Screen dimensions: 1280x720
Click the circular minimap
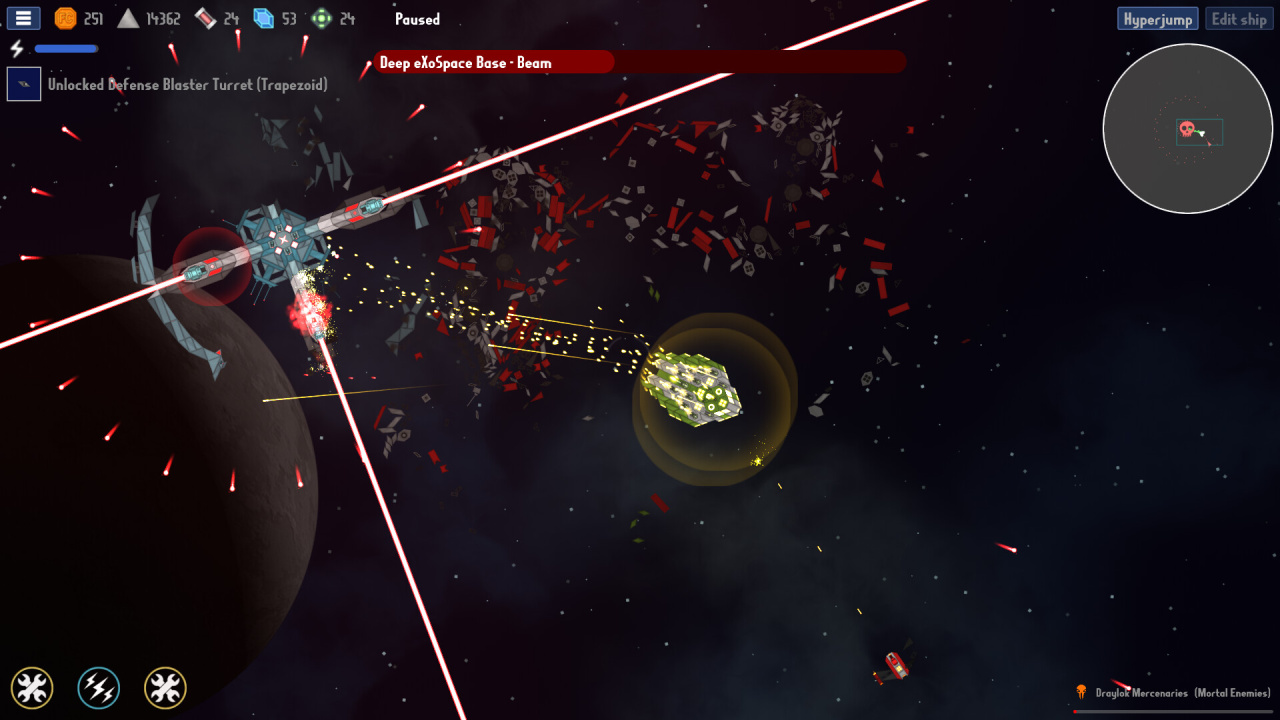(1187, 129)
